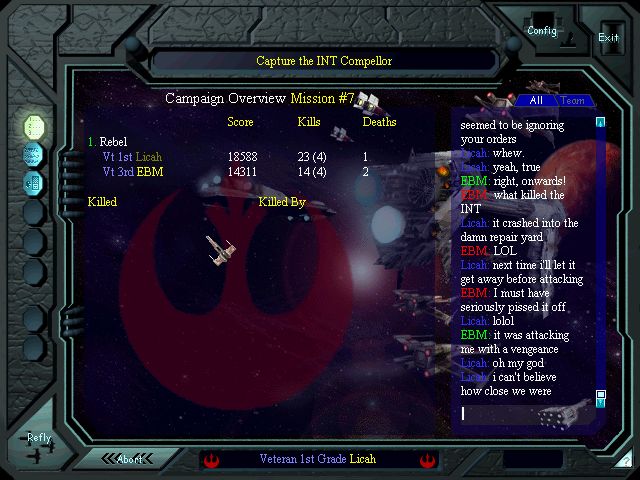The image size is (640, 480).
Task: Abort the campaign mission
Action: point(130,459)
